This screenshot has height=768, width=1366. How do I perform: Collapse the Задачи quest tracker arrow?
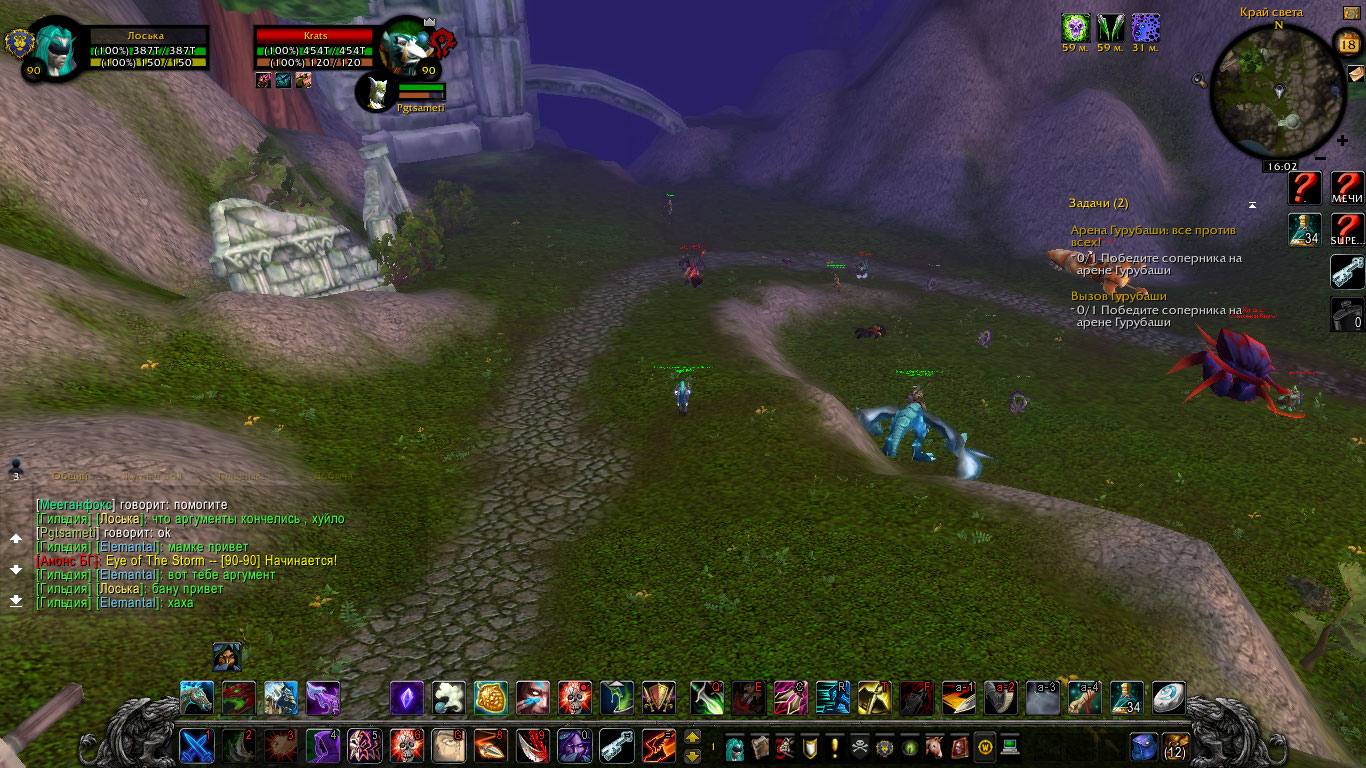click(1252, 204)
